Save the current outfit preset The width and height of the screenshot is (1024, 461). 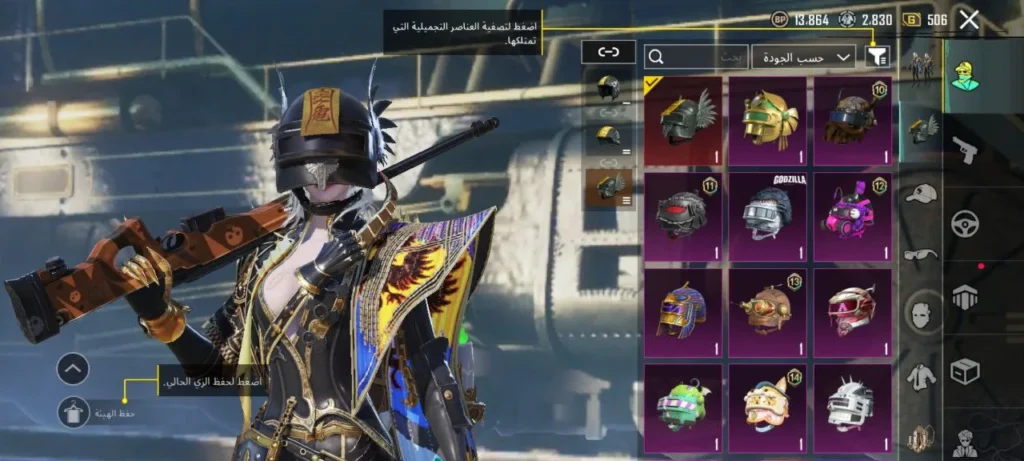click(x=73, y=411)
